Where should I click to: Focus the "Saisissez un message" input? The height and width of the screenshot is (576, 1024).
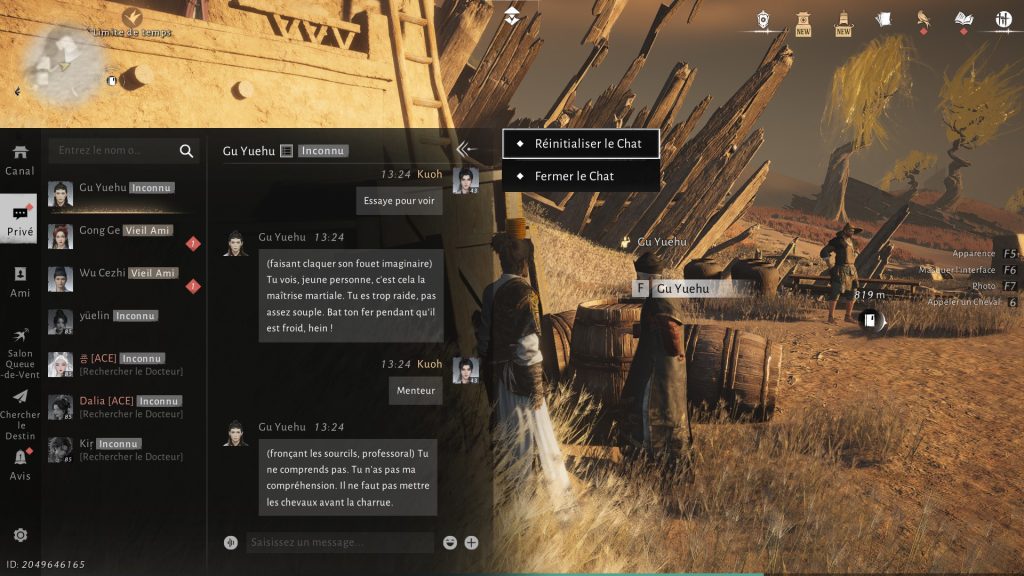pos(337,542)
